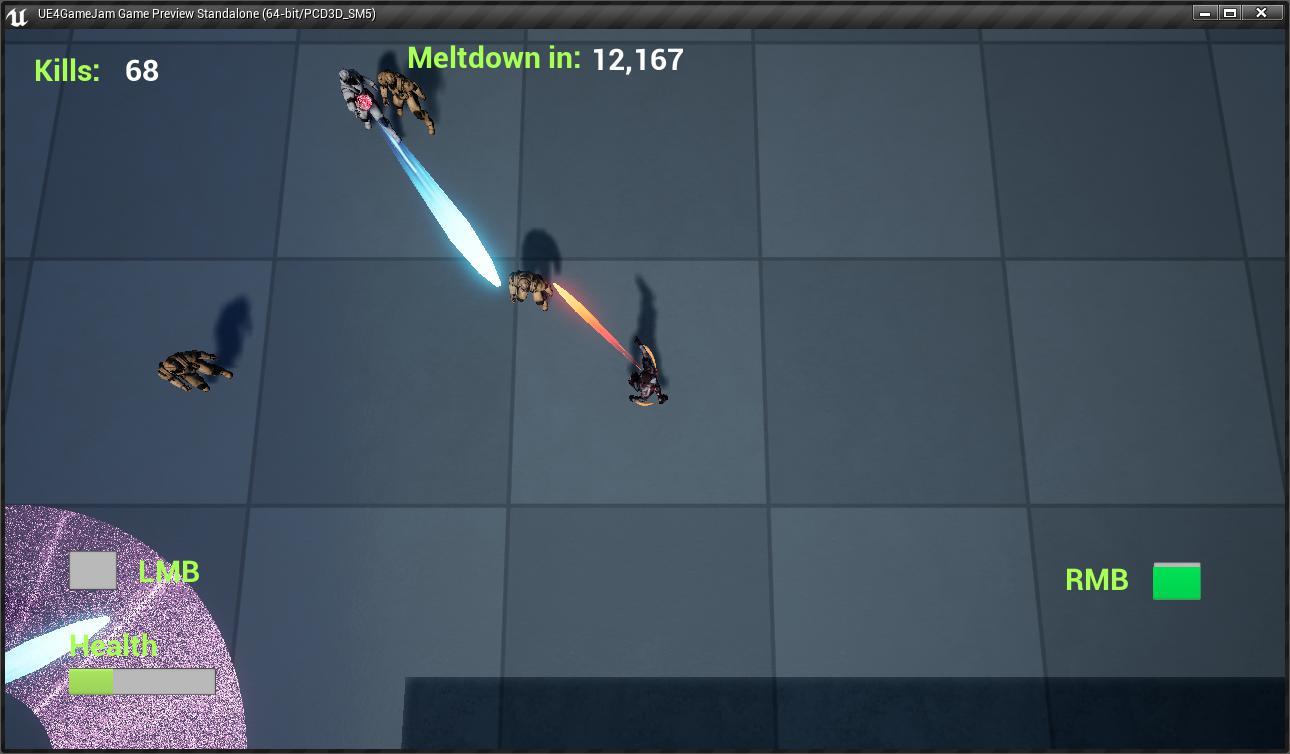Click the meltdown countdown number 12,167
This screenshot has height=754, width=1290.
(637, 59)
